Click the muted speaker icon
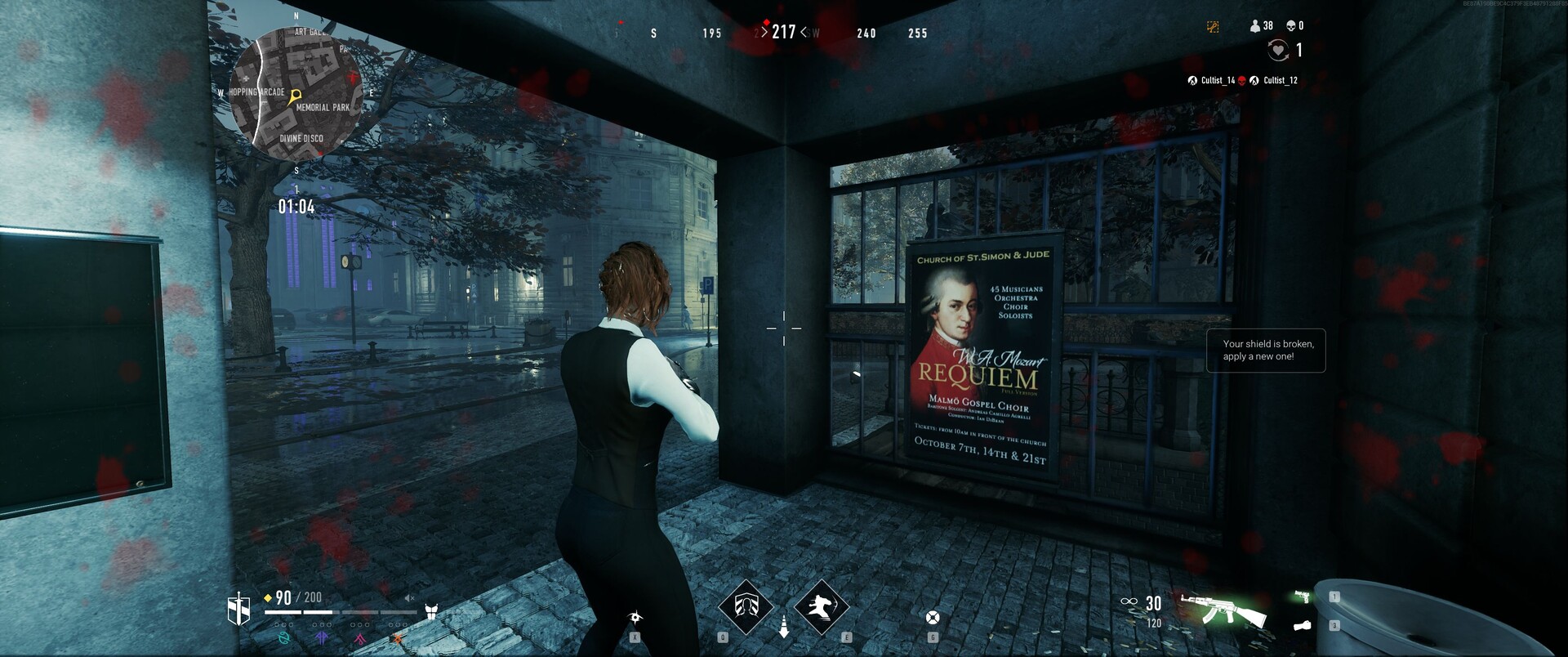The width and height of the screenshot is (1568, 657). coord(410,598)
